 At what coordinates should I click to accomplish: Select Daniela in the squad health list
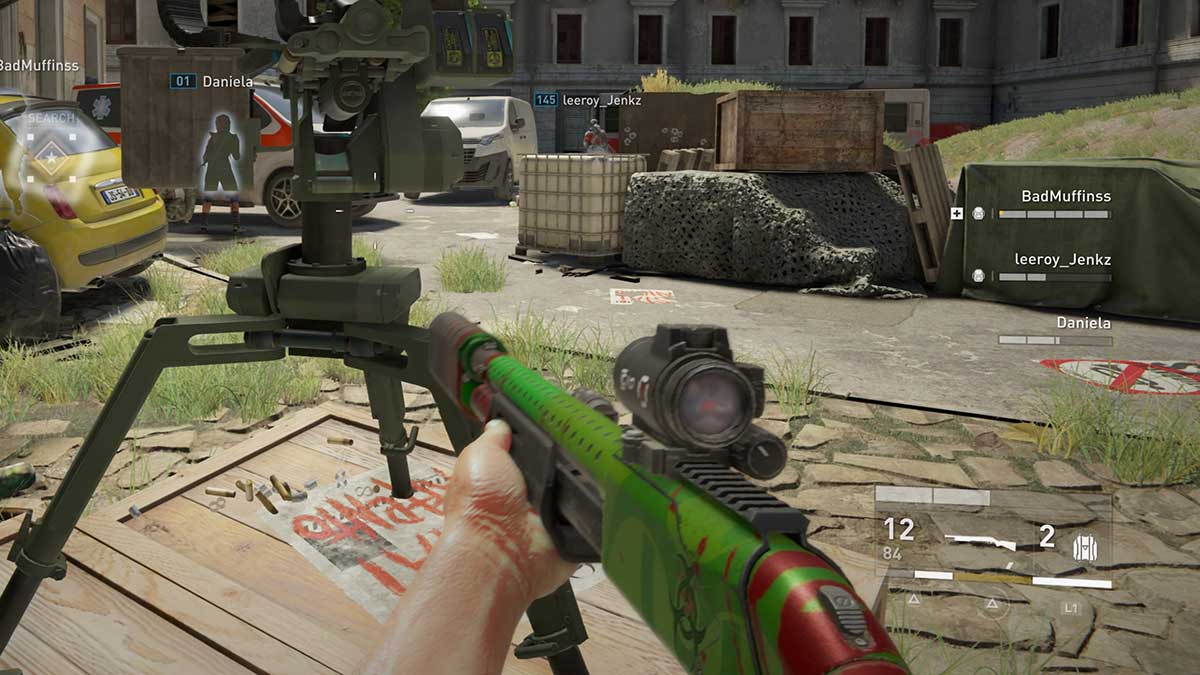coord(1083,323)
